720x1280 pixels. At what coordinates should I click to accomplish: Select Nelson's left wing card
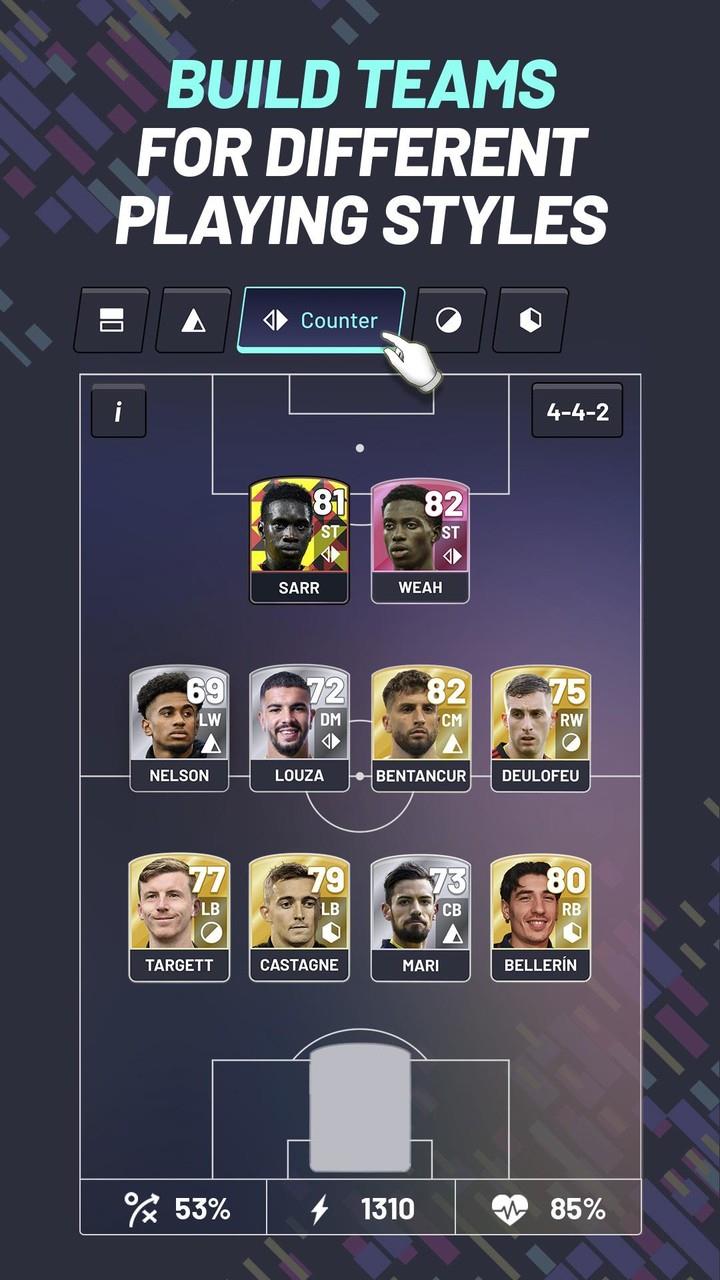click(x=179, y=728)
